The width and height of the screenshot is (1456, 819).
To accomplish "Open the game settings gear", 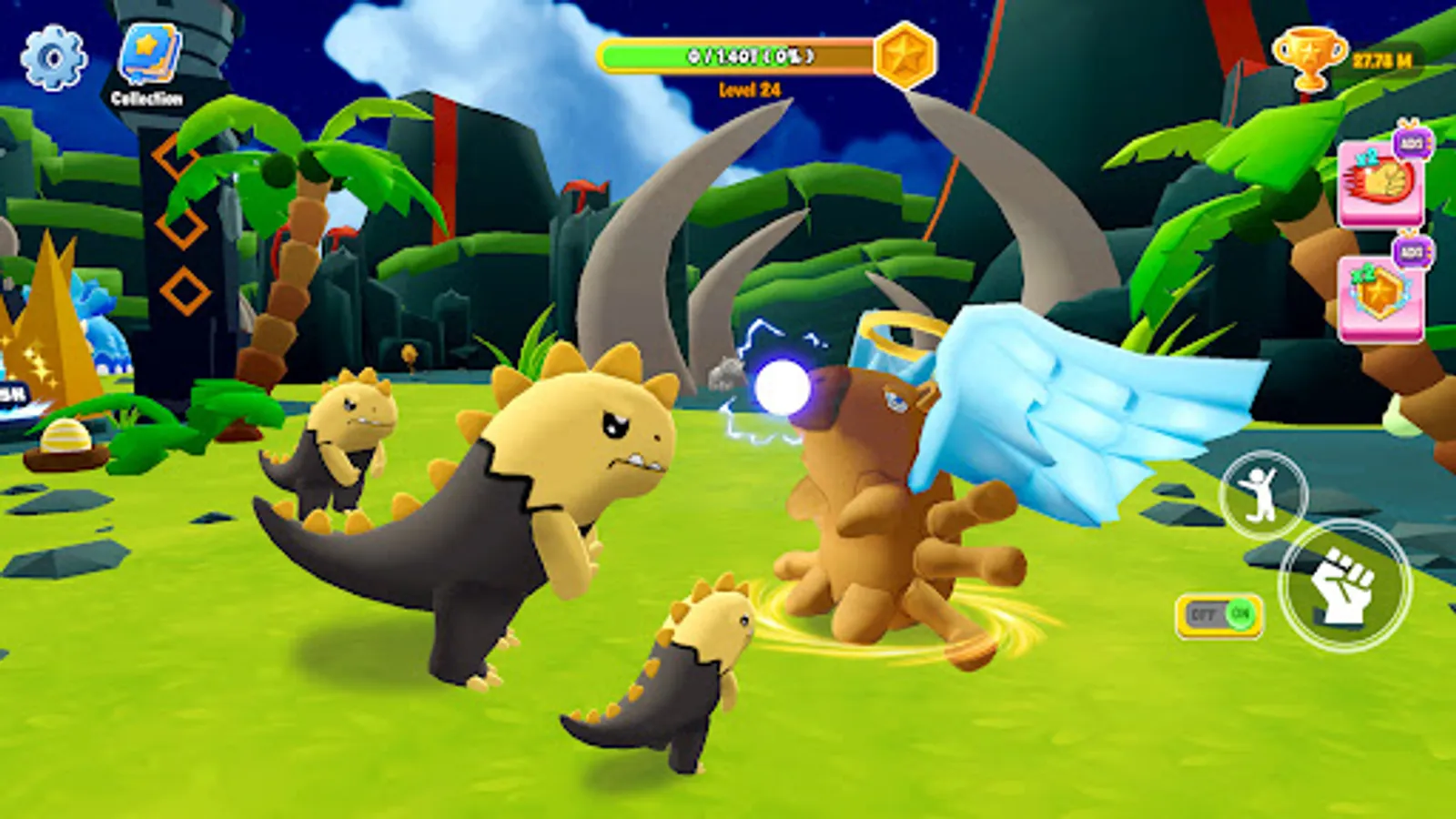I will click(x=52, y=55).
